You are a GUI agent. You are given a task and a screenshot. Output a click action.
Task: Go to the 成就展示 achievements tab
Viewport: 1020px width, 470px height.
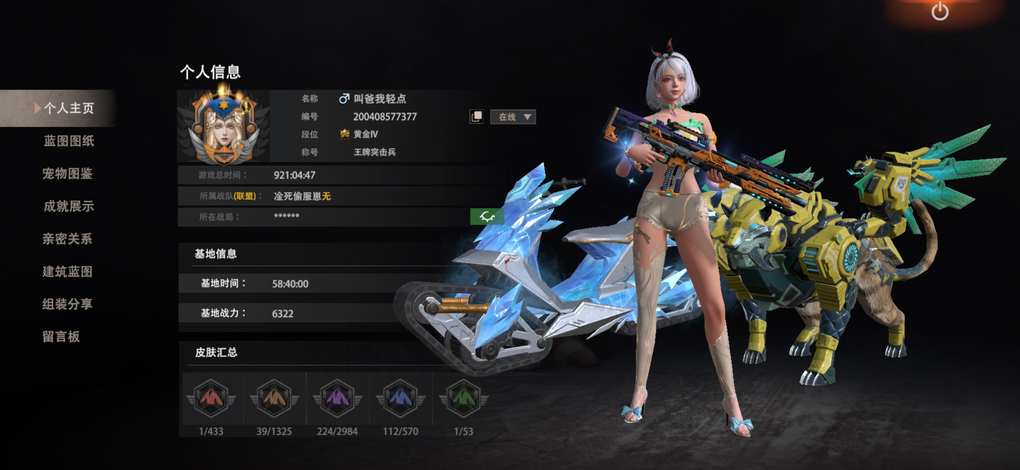68,206
